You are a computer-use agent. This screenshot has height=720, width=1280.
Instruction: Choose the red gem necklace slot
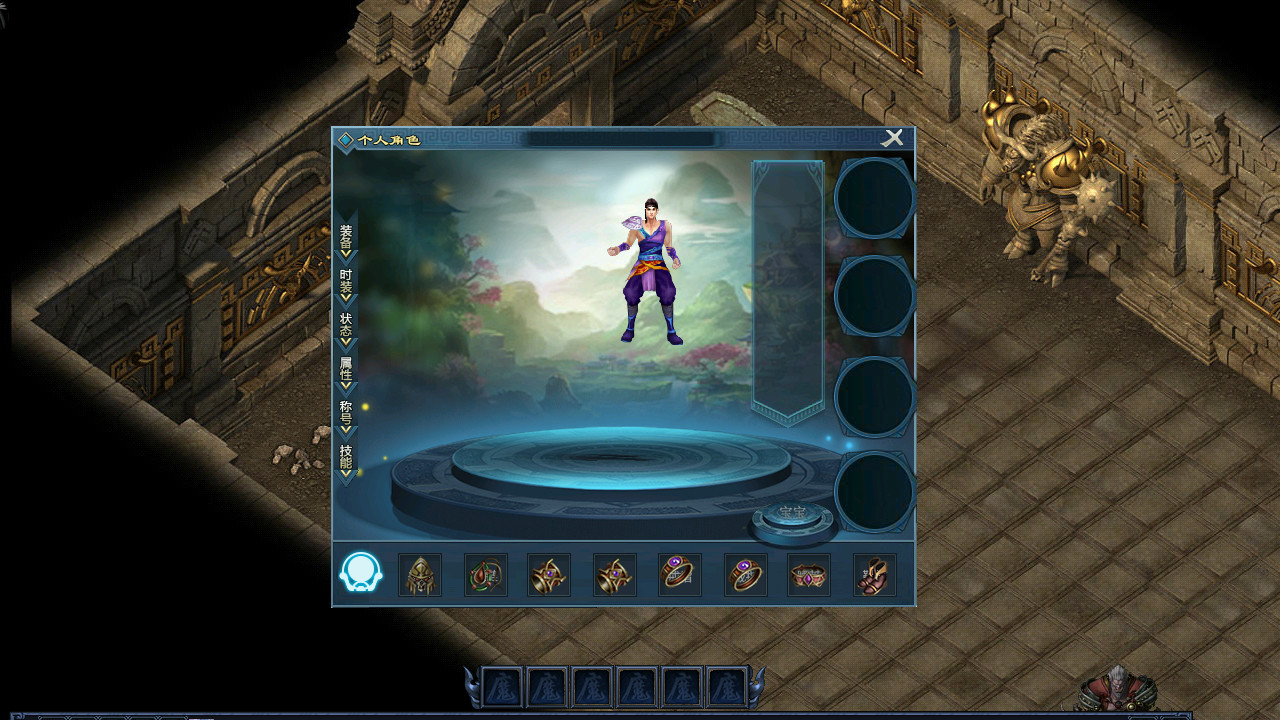point(485,575)
